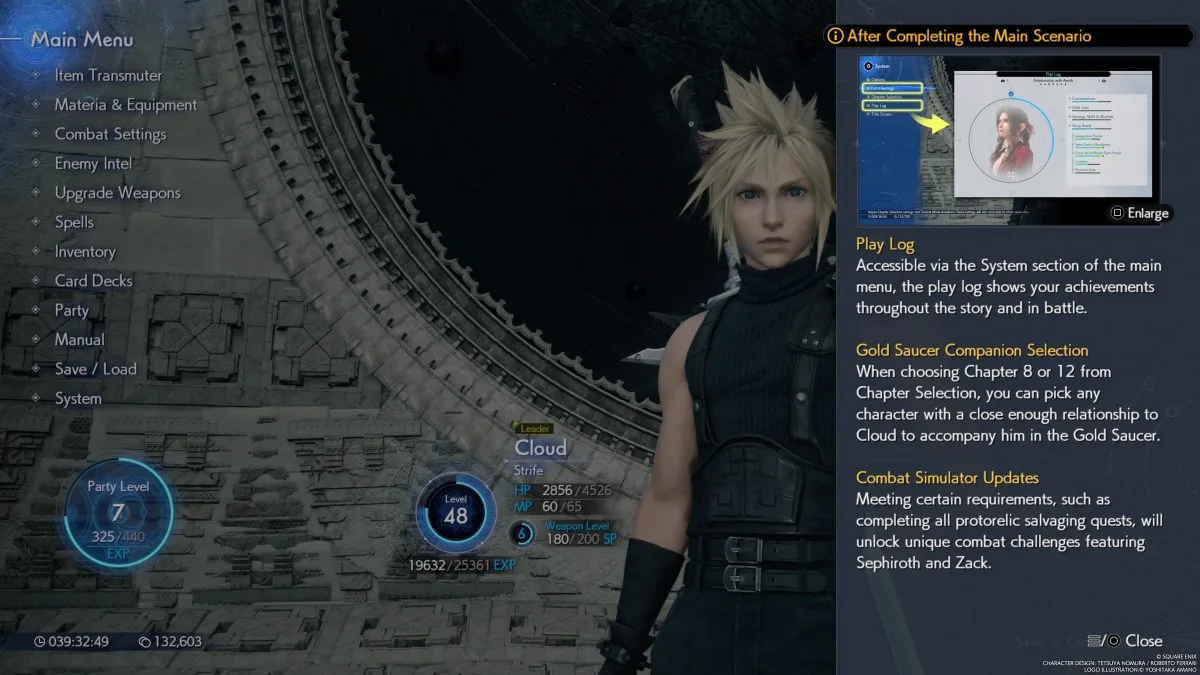Open Save / Load
This screenshot has height=675, width=1200.
[95, 369]
